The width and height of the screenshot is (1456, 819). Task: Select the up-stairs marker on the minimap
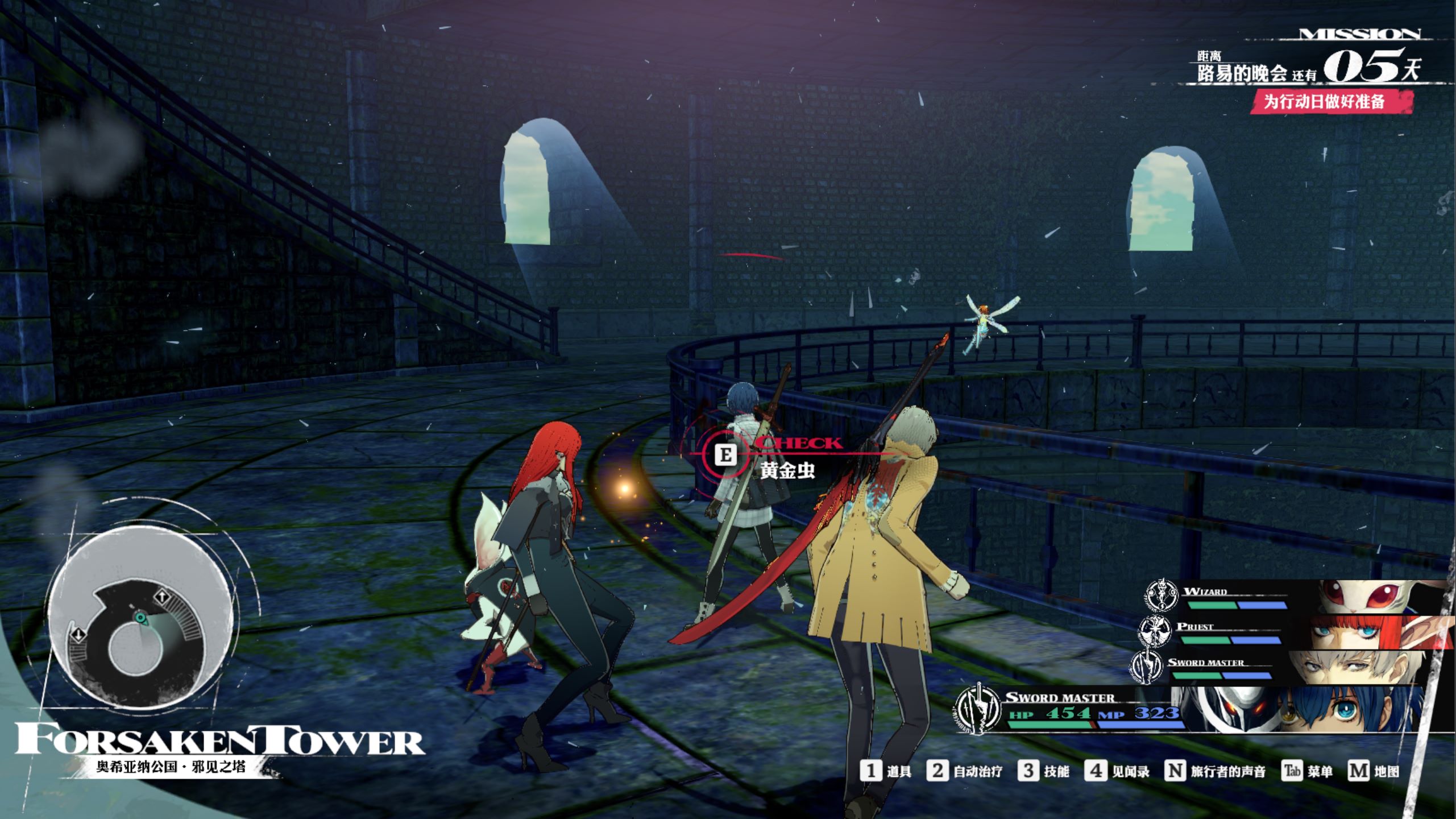162,597
